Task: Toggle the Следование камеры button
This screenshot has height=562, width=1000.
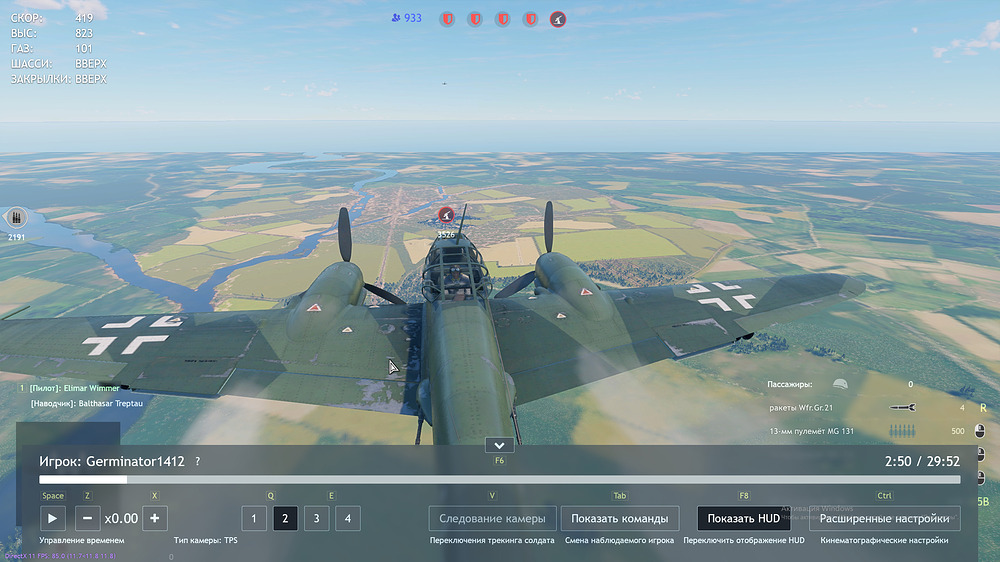Action: [491, 518]
